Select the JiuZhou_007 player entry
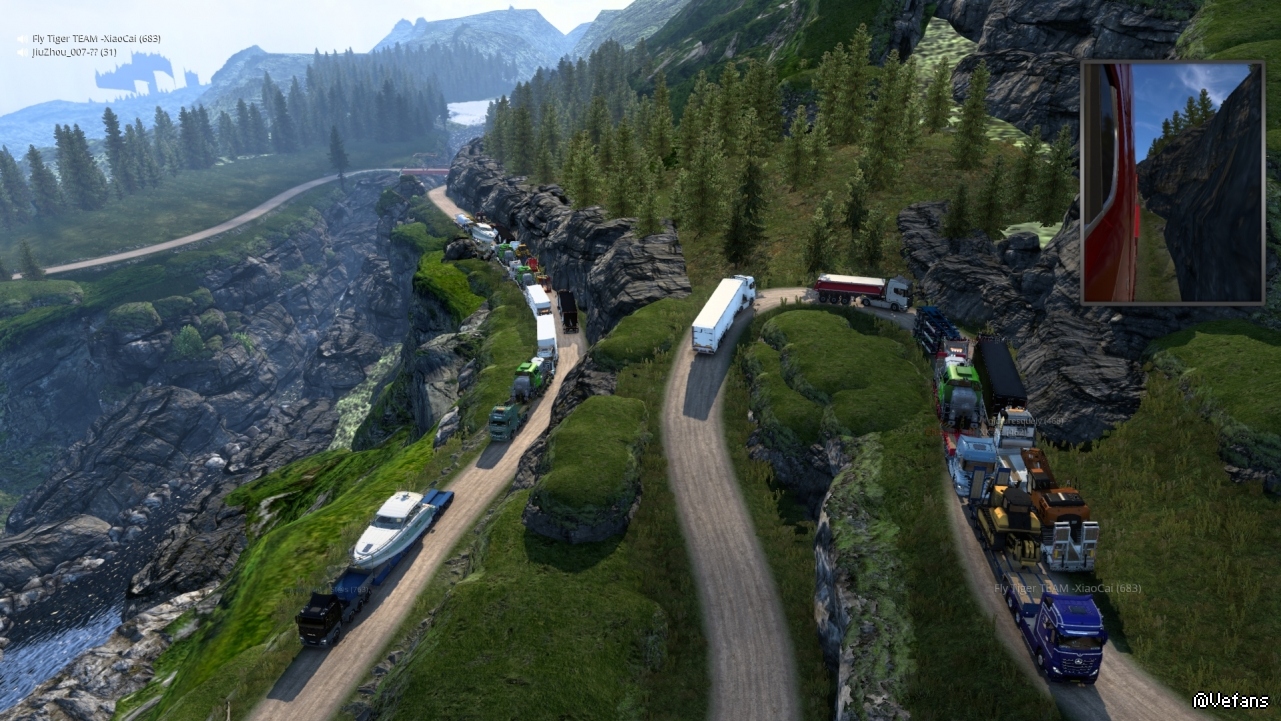1281x721 pixels. click(74, 52)
